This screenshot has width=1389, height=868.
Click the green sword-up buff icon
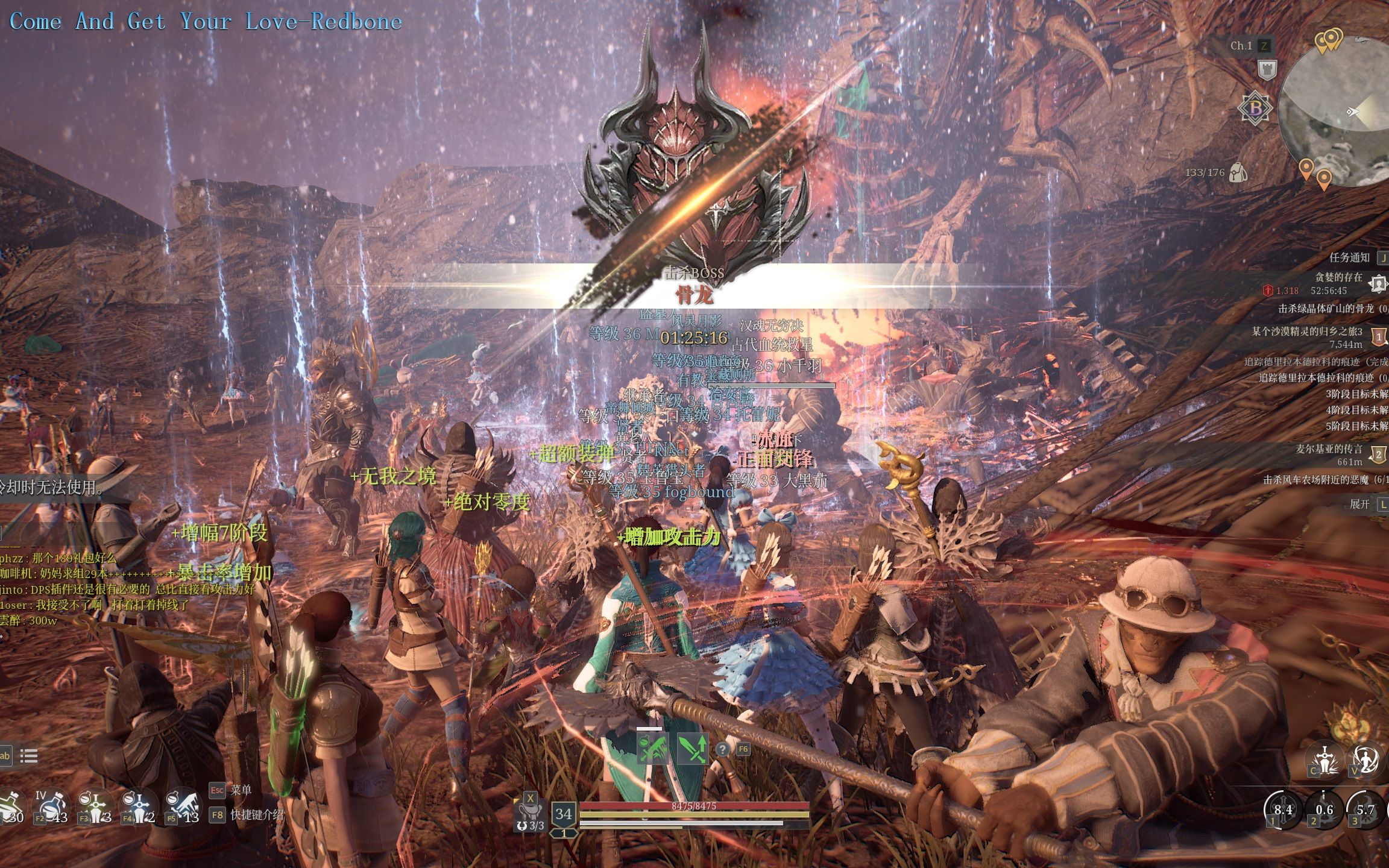click(693, 750)
